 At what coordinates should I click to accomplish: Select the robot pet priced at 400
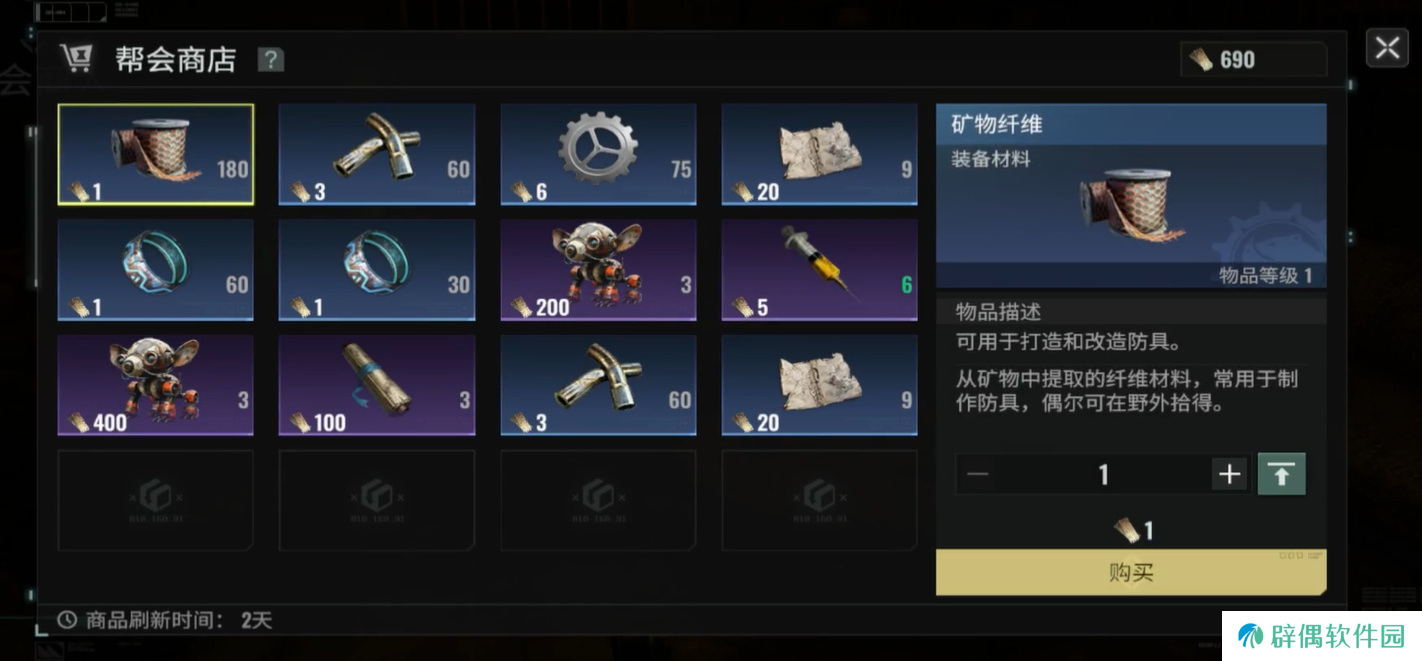click(x=155, y=386)
